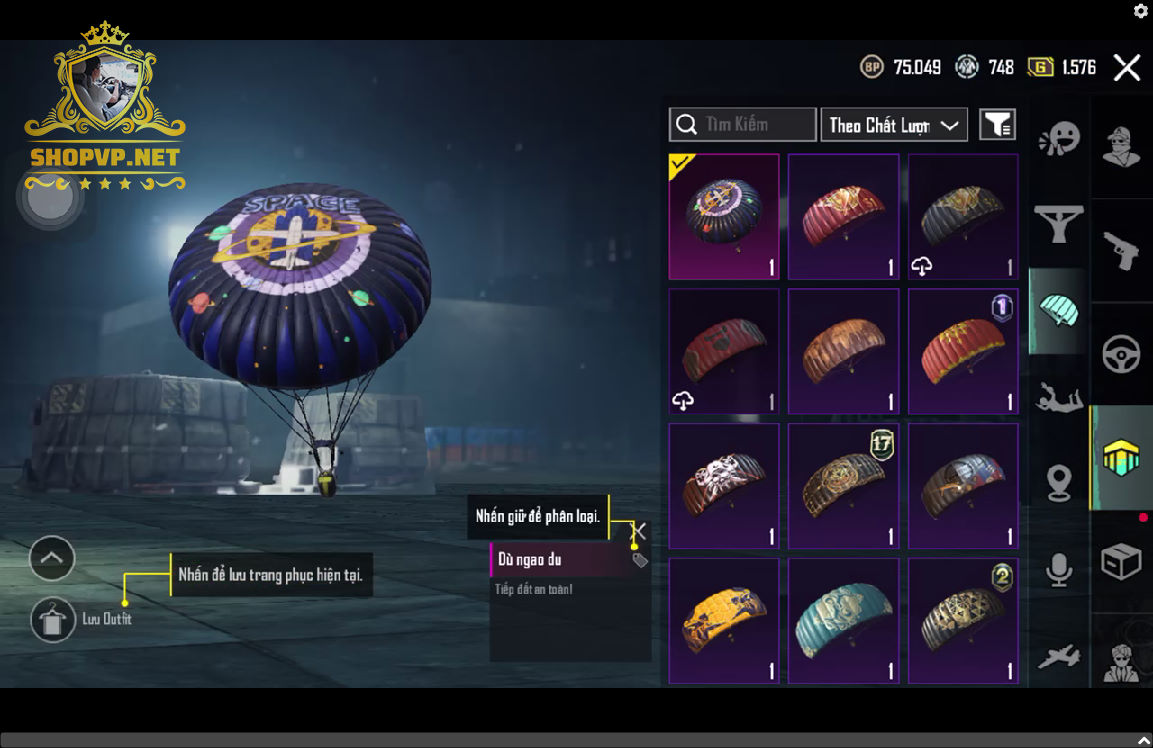
Task: Dismiss the Nhấn giữ để phân loại tooltip
Action: coord(640,531)
